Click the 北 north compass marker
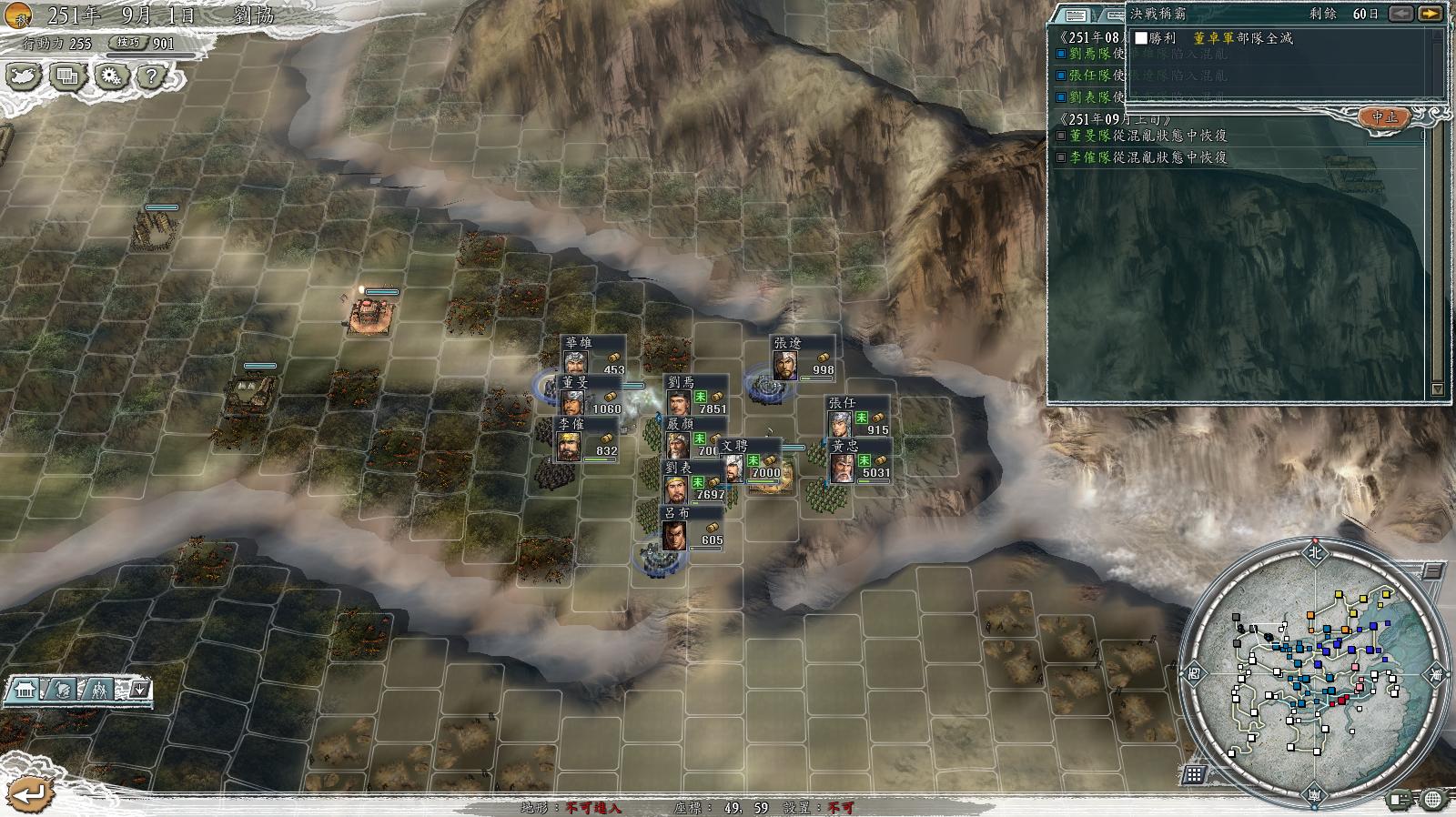The width and height of the screenshot is (1456, 817). (1314, 552)
